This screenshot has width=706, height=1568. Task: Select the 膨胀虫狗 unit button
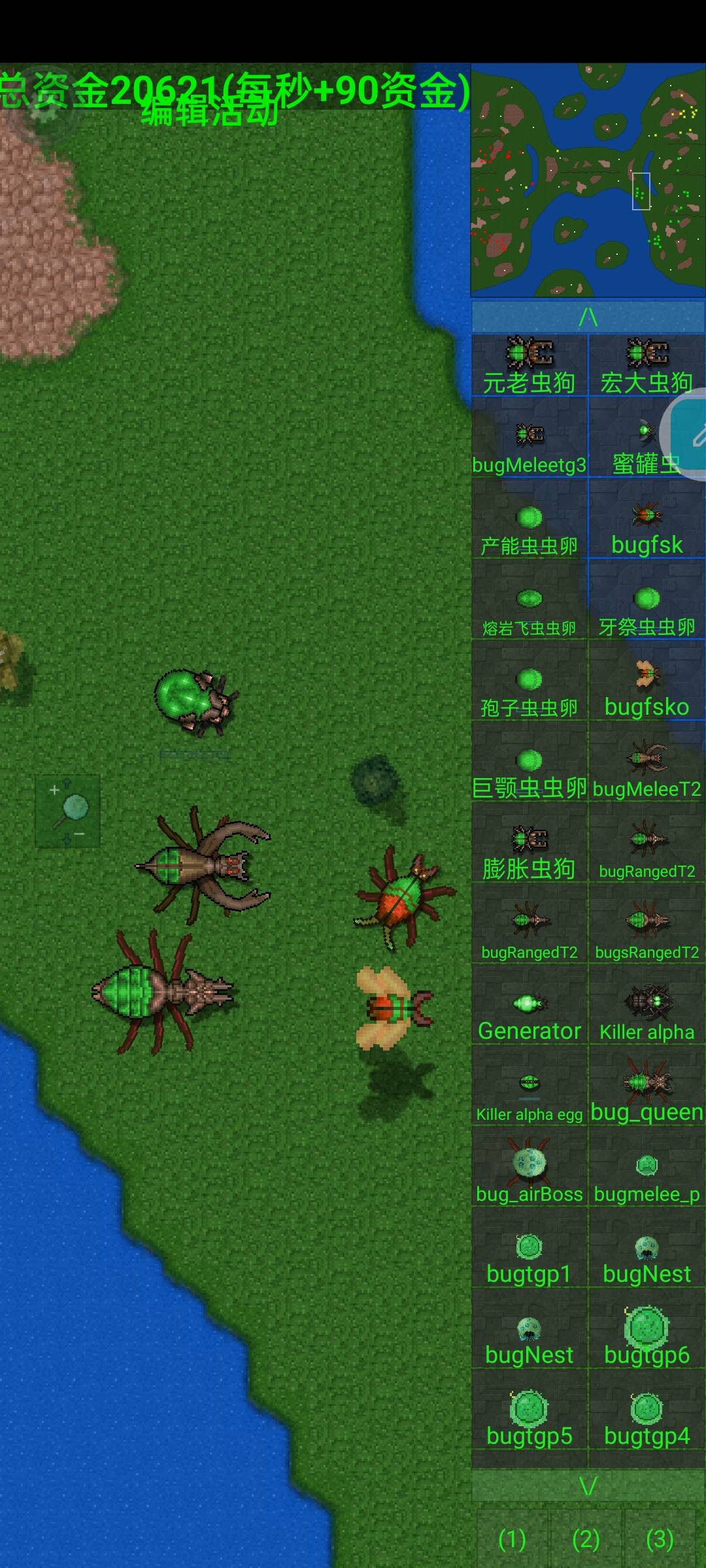(529, 851)
